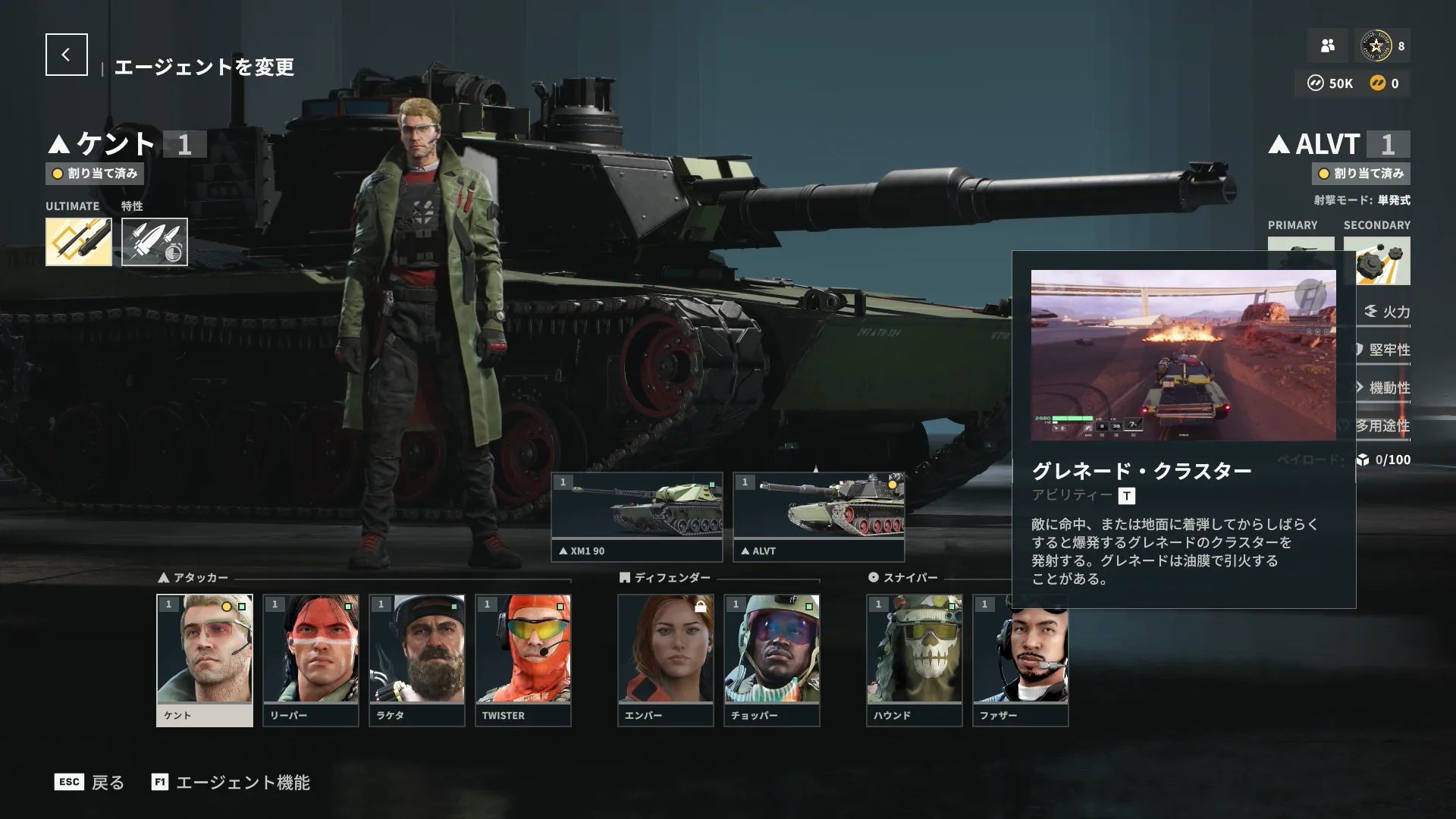1456x819 pixels.
Task: Select the ALVT tank card
Action: [x=819, y=516]
